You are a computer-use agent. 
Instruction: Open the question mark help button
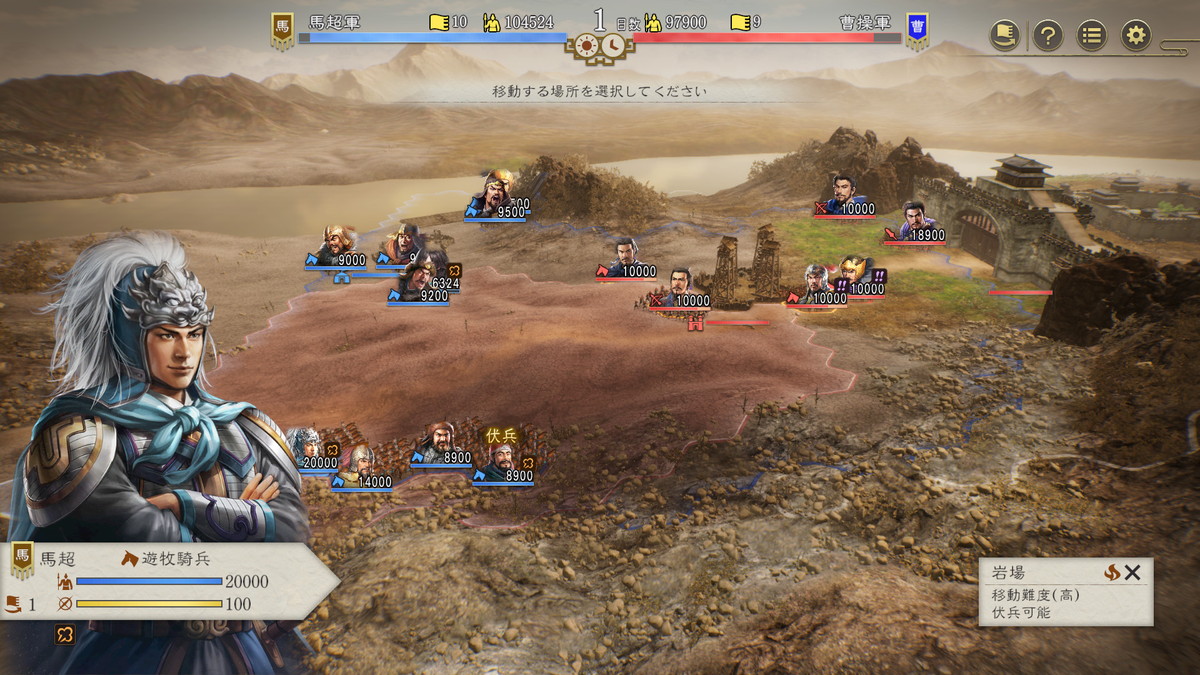[x=1047, y=36]
